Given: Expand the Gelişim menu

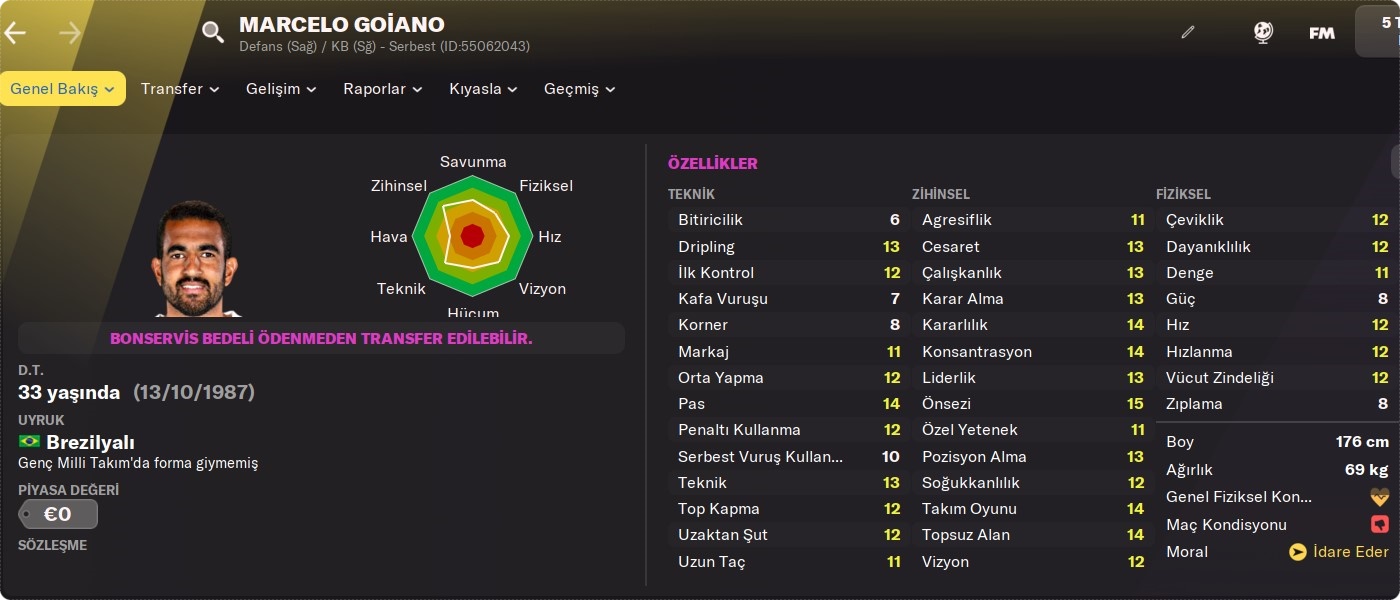Looking at the screenshot, I should [281, 89].
